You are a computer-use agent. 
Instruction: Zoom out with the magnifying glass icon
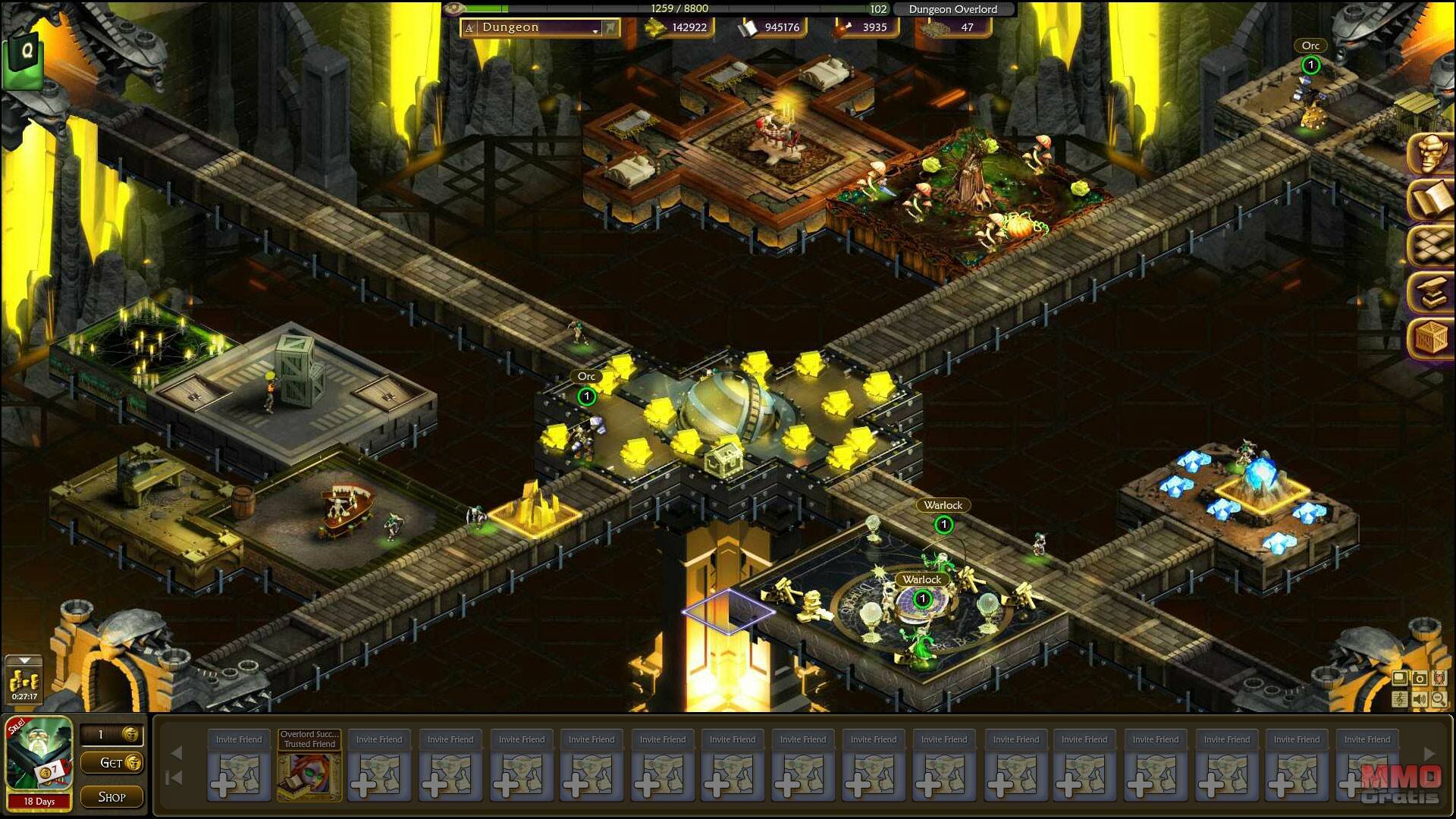1439,699
